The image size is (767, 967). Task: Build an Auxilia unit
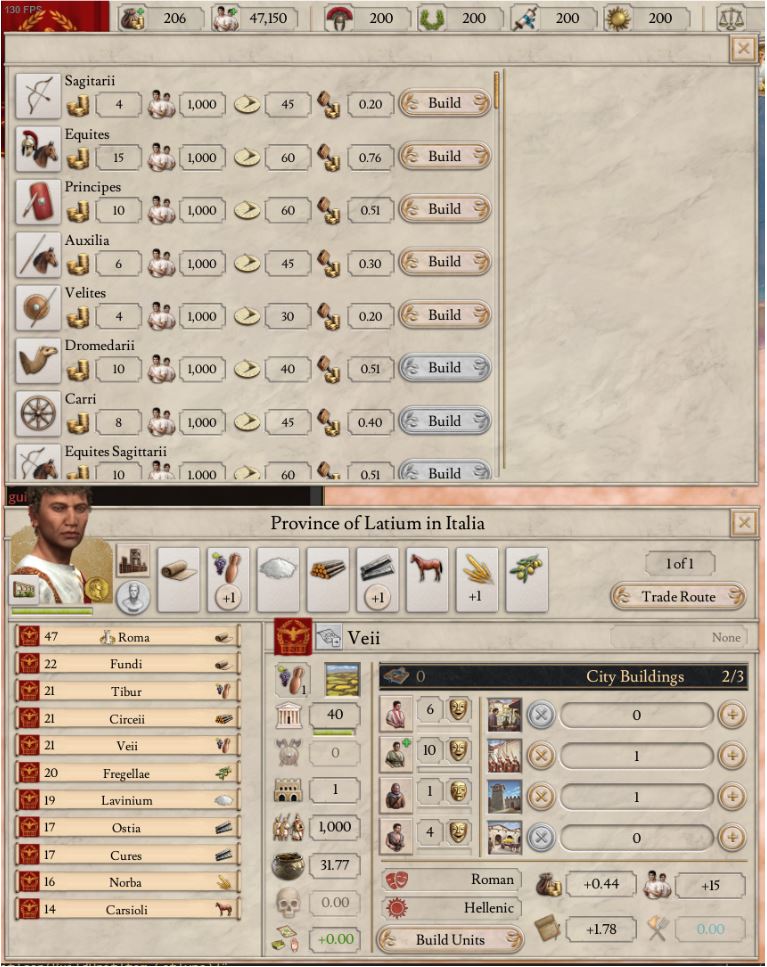tap(444, 262)
